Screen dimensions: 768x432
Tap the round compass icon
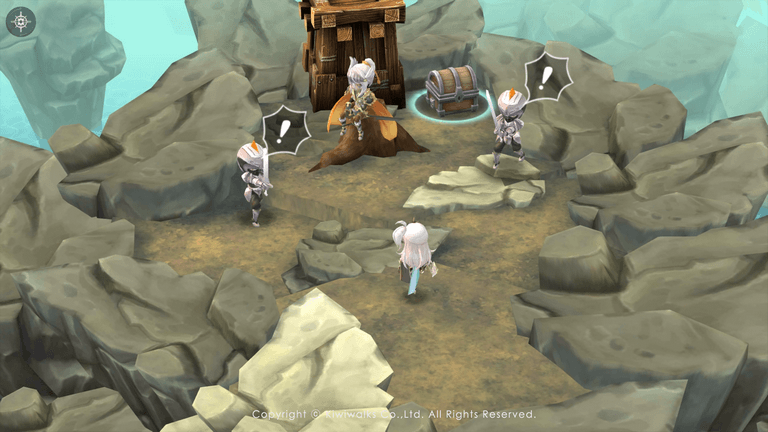click(x=20, y=21)
